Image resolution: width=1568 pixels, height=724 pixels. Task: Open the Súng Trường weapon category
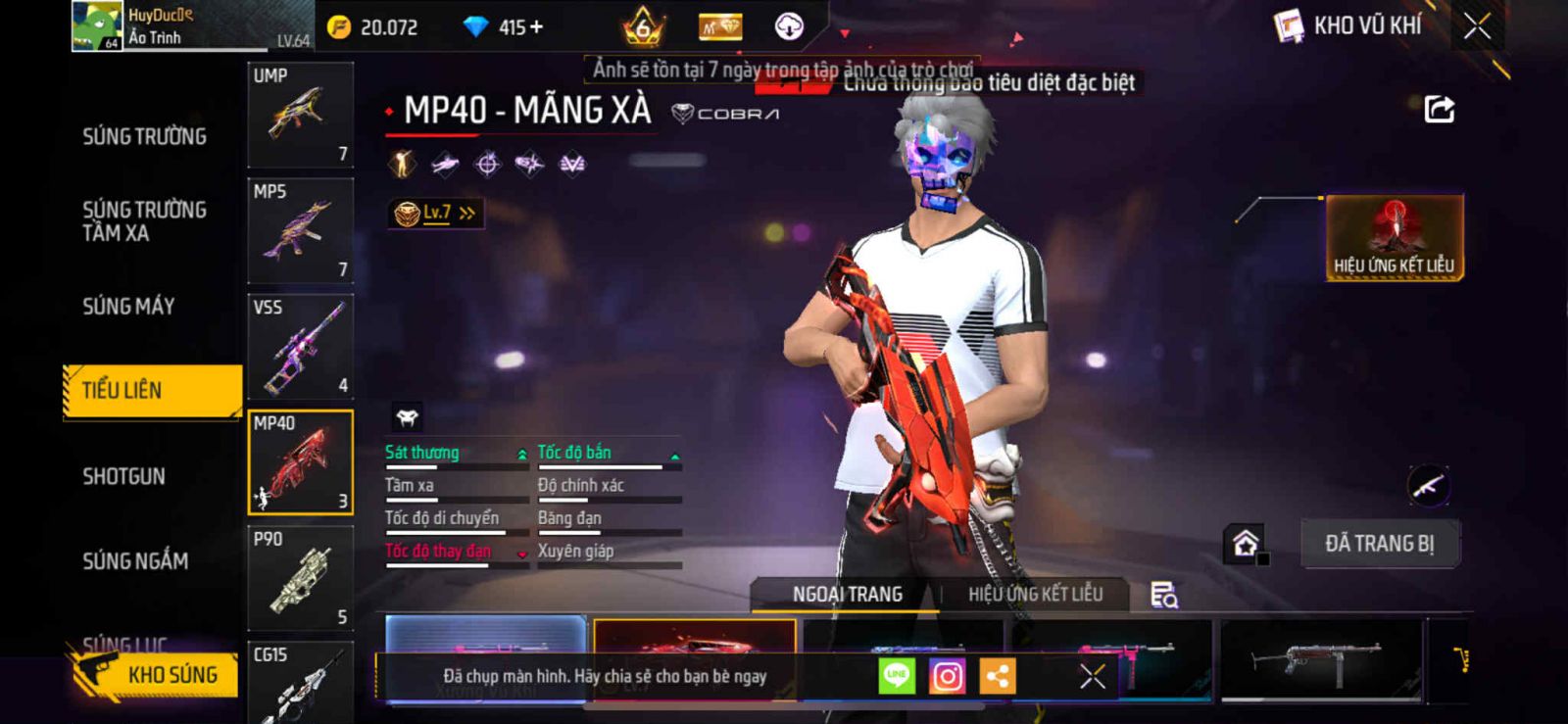point(144,136)
